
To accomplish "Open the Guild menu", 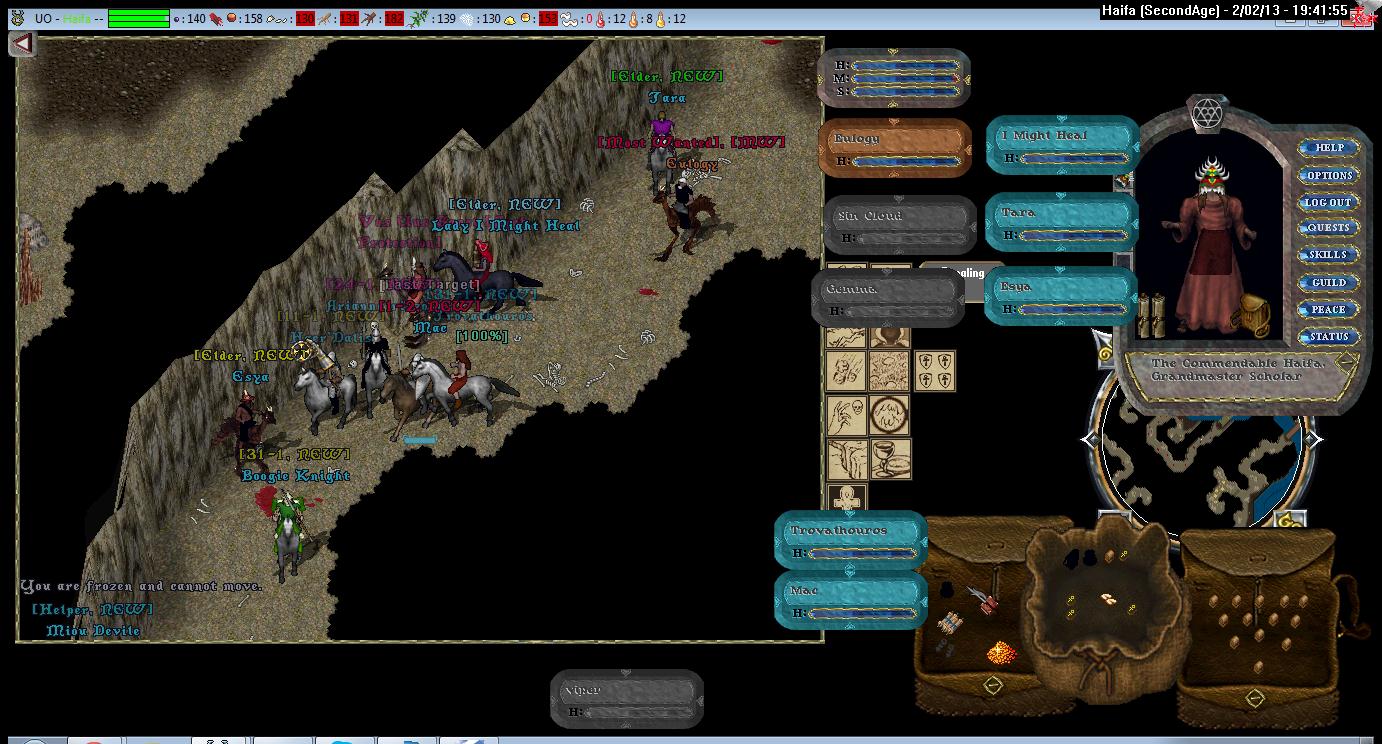I will click(1329, 283).
